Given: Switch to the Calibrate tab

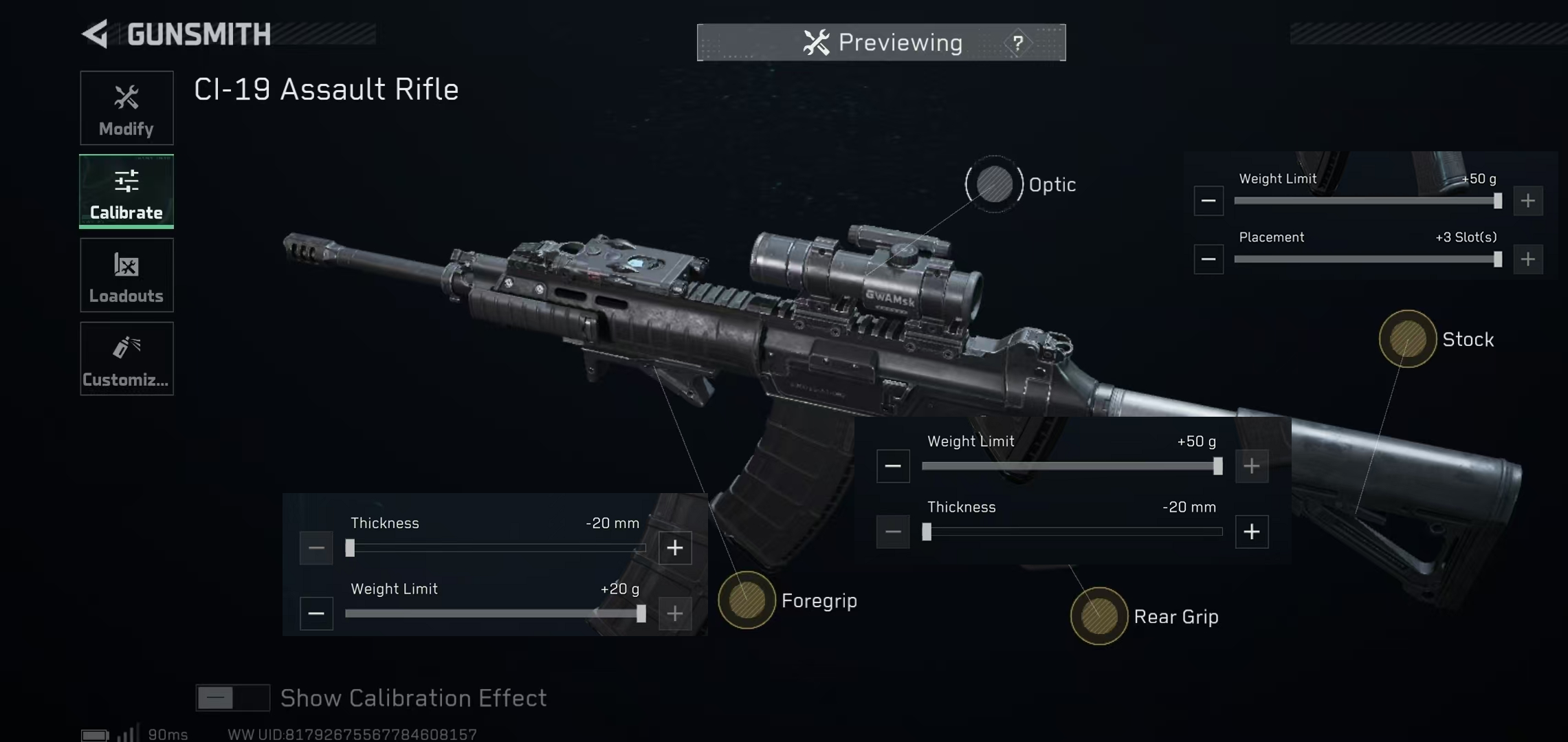Looking at the screenshot, I should pos(126,191).
